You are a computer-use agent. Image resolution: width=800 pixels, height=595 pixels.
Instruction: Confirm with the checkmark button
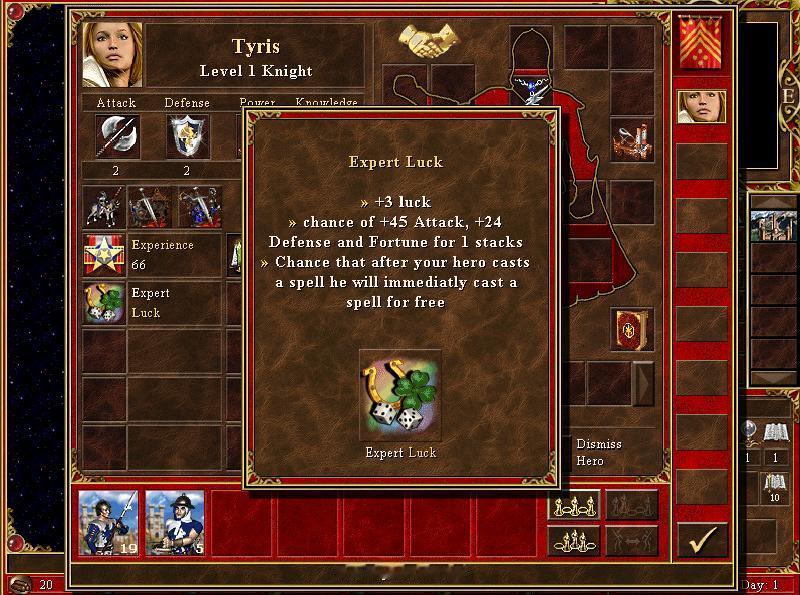(702, 540)
